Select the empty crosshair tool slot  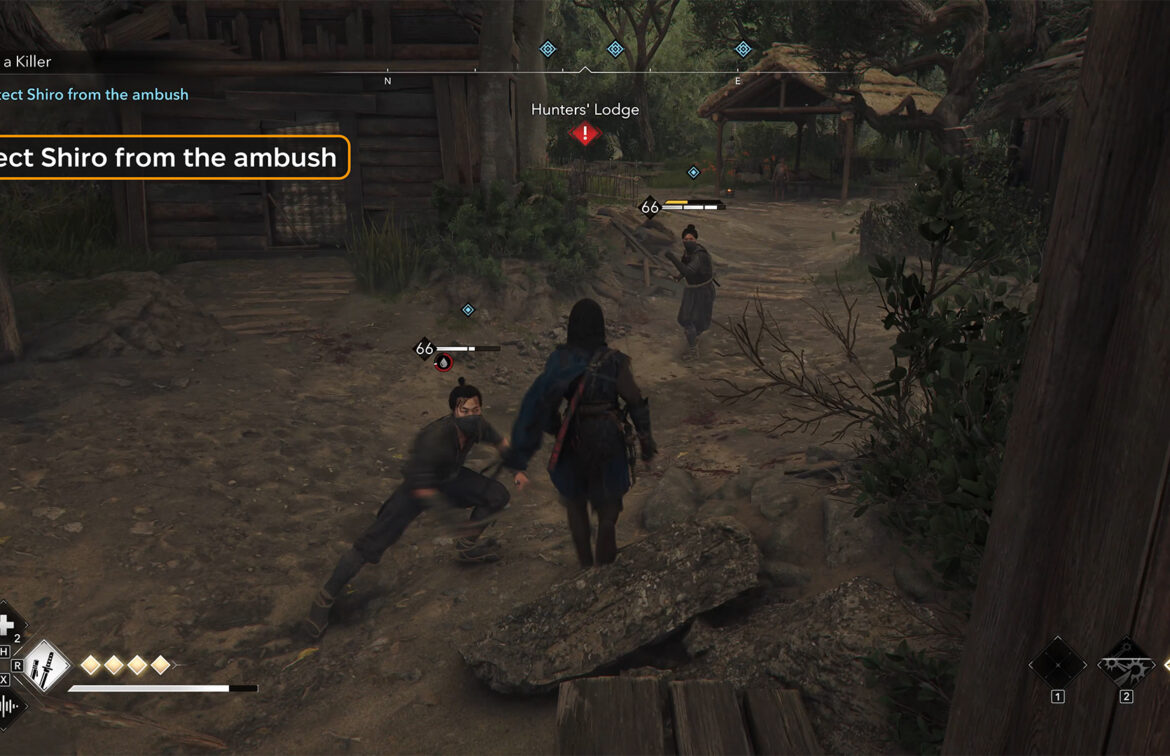click(x=1057, y=663)
